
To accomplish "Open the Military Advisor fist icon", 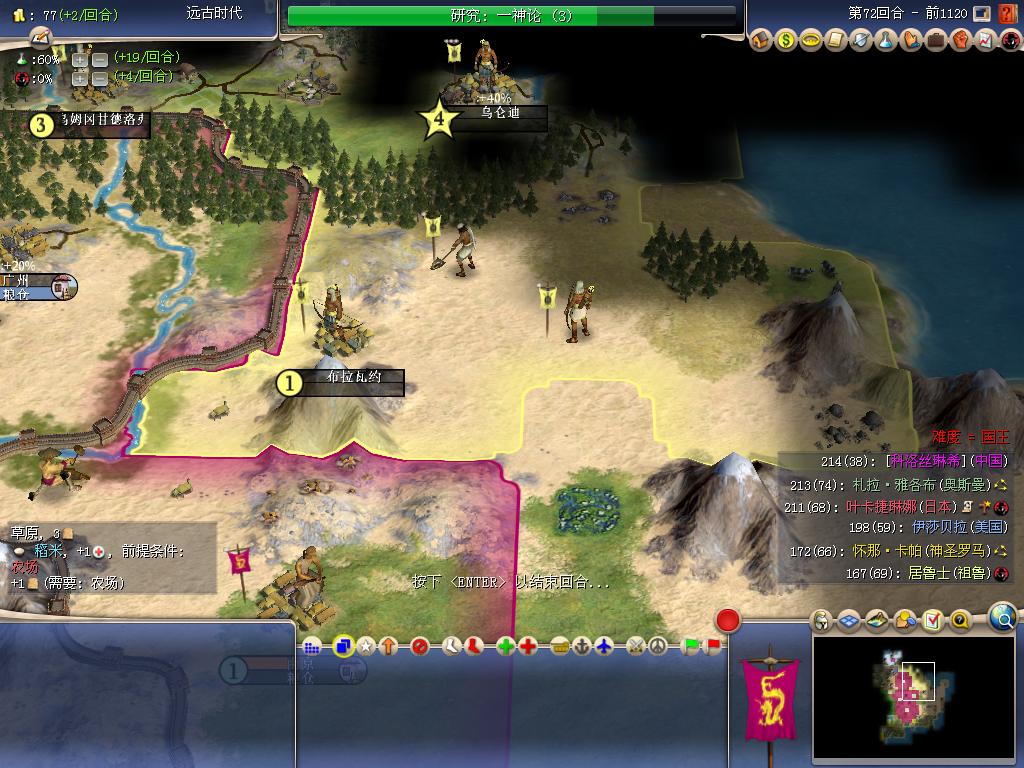I will point(960,41).
